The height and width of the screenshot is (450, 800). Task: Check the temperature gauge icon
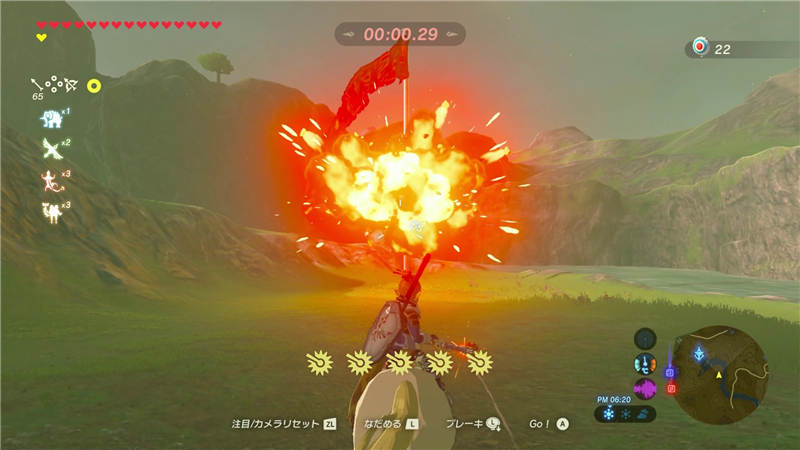(x=645, y=364)
